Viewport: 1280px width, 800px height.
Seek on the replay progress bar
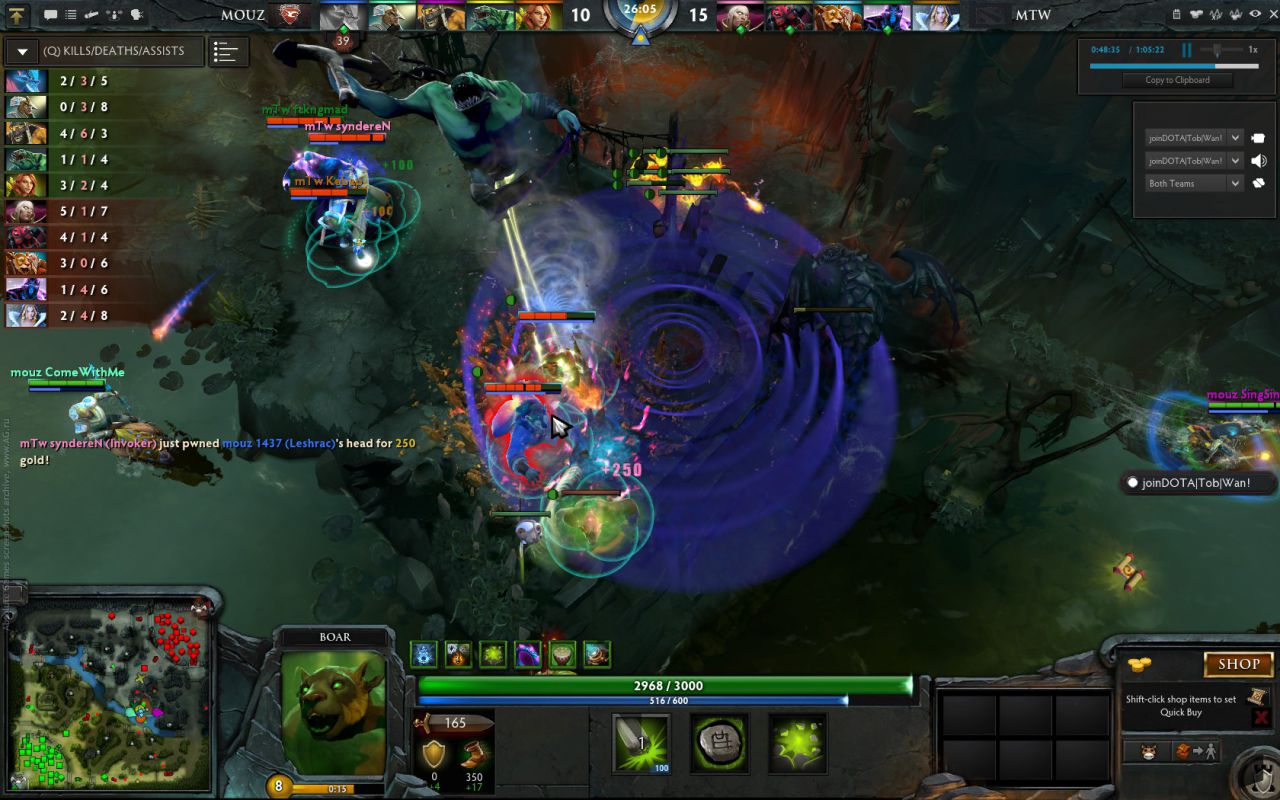(x=1173, y=66)
